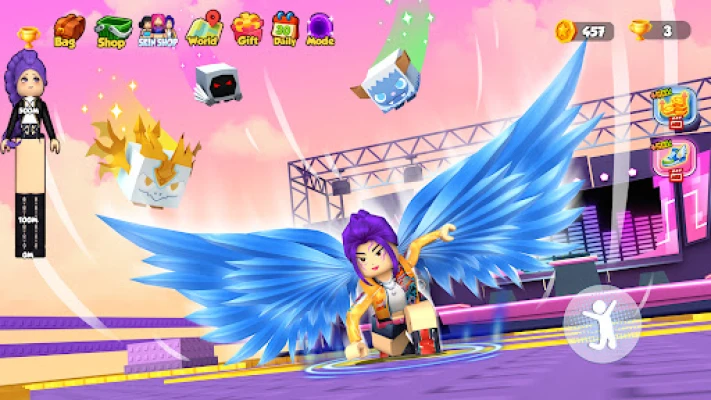Claim the Gift box
711x400 pixels.
point(246,30)
